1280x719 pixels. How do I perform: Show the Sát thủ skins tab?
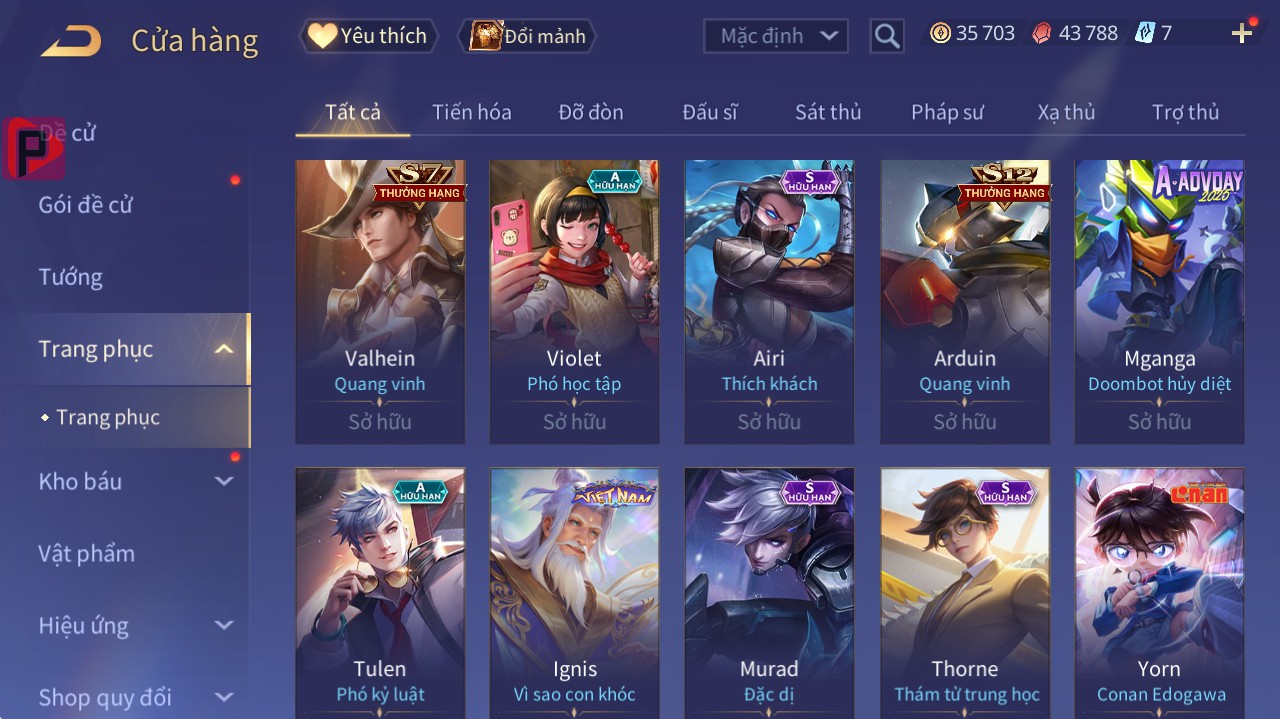click(x=827, y=112)
